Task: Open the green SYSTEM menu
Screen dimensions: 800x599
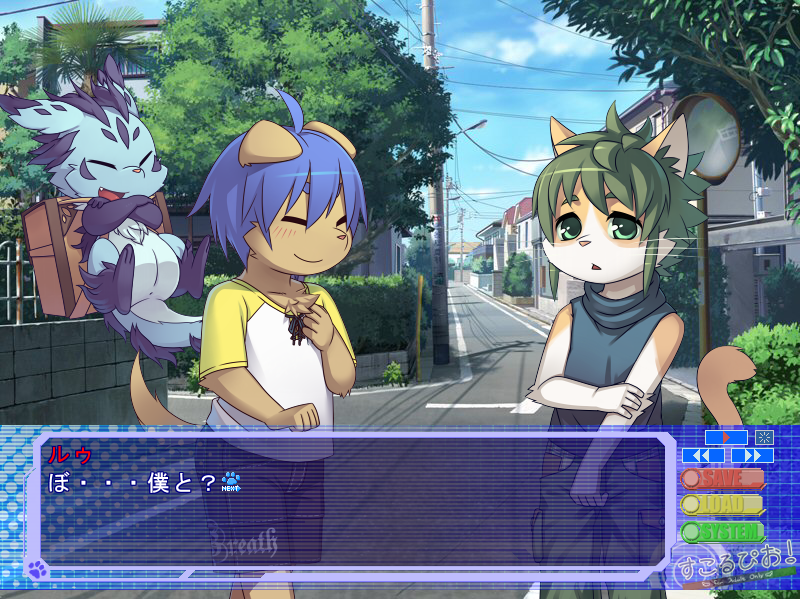Action: click(723, 532)
